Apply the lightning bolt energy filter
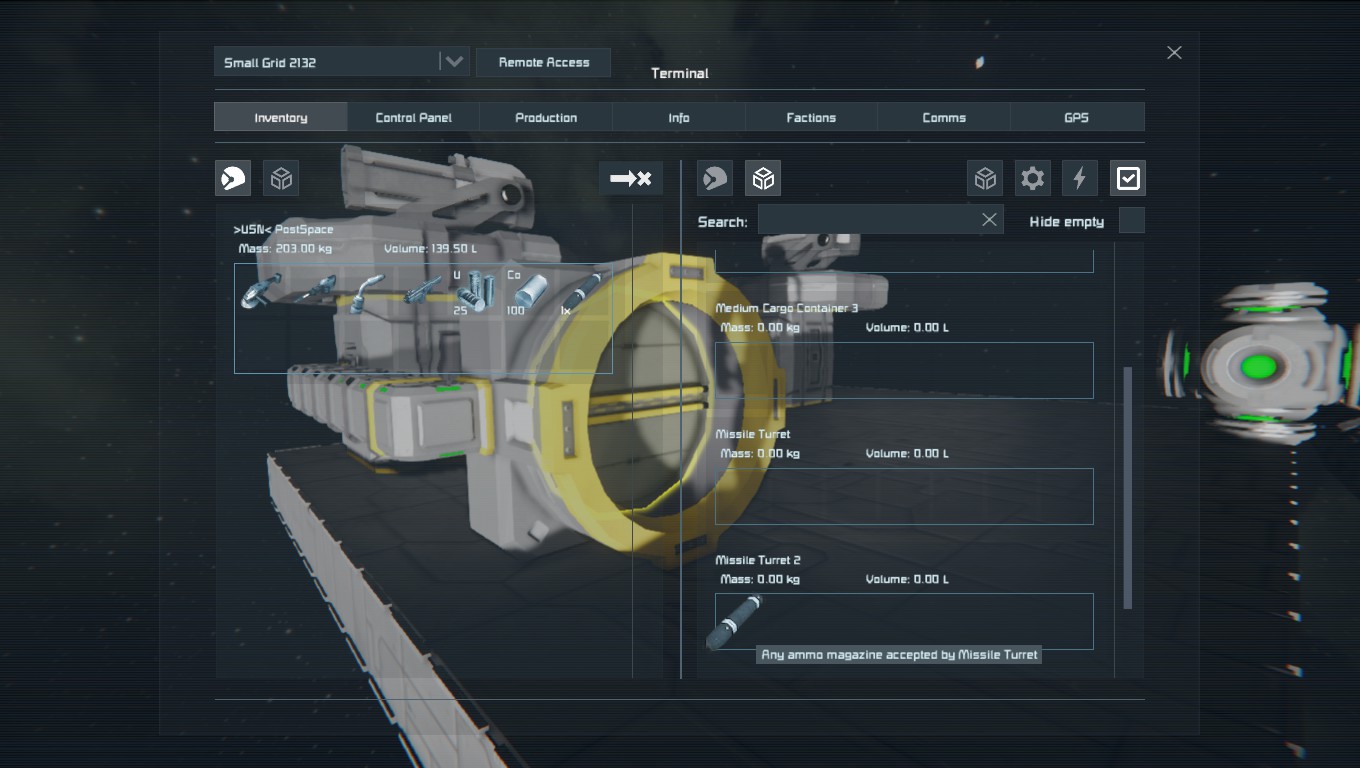Screen dimensions: 1360x768 tap(1080, 179)
